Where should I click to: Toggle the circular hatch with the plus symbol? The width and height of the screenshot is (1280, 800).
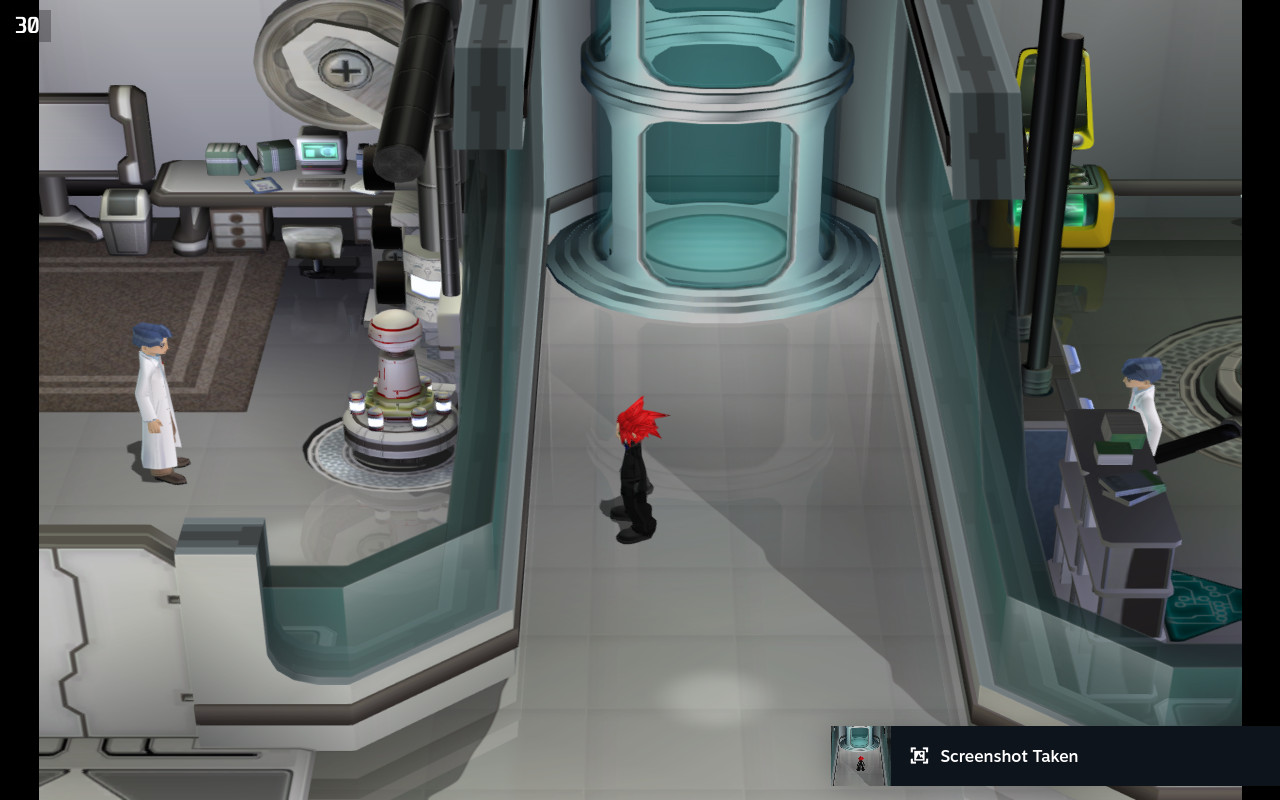pos(345,70)
